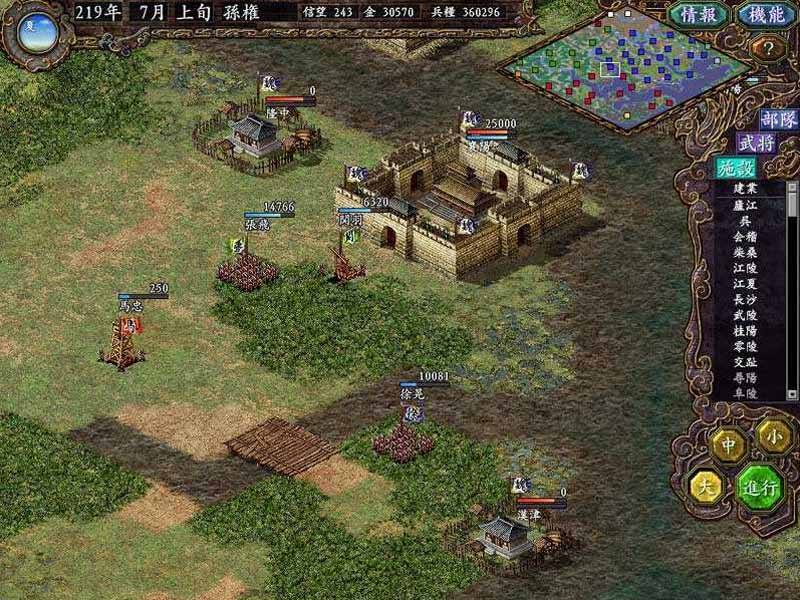Screen dimensions: 800x600
Task: Pick 柴桑 from the facilities list
Action: [x=745, y=252]
